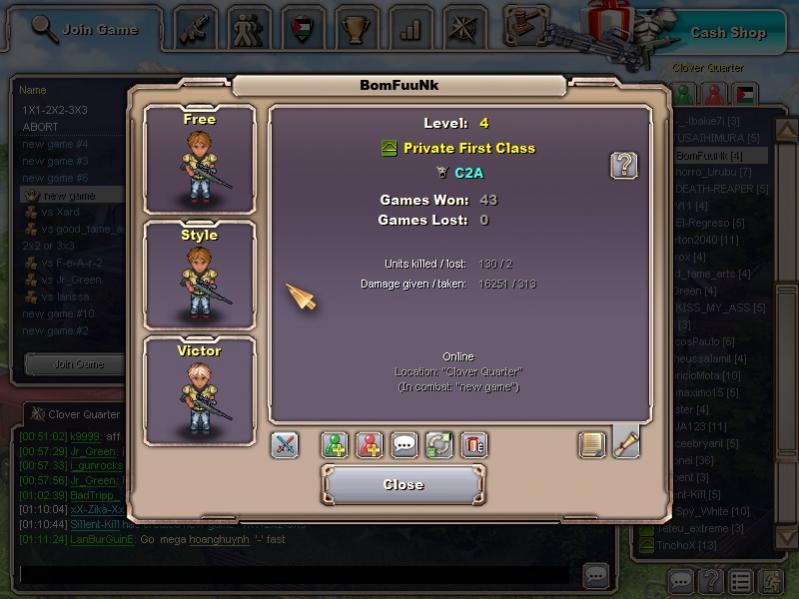Open the question mark help in profile
This screenshot has height=599, width=799.
tap(623, 166)
